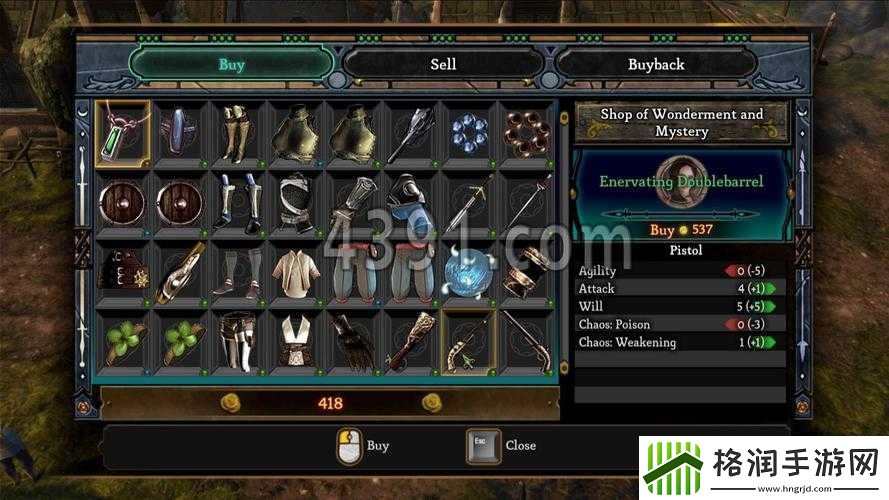The image size is (889, 500).
Task: Pick the dark belt with gold star
Action: pos(124,271)
